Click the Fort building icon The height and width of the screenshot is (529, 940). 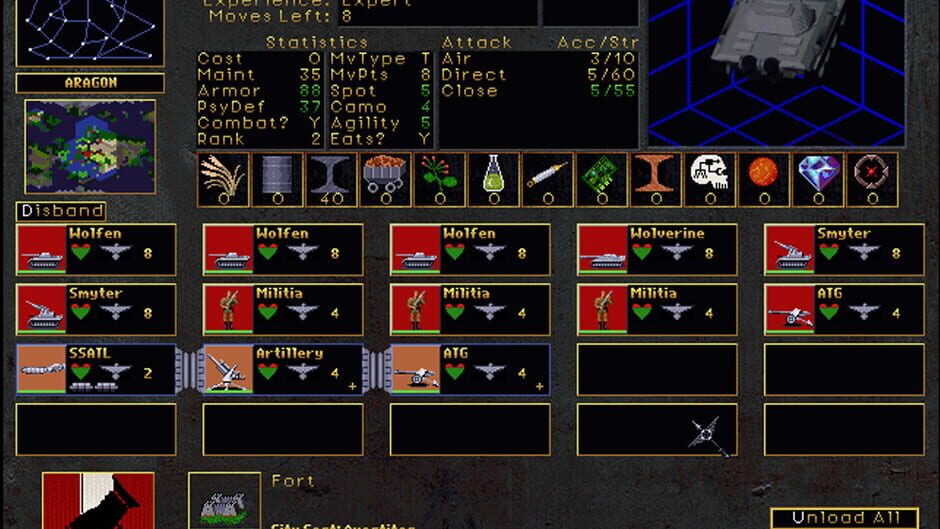tap(223, 500)
